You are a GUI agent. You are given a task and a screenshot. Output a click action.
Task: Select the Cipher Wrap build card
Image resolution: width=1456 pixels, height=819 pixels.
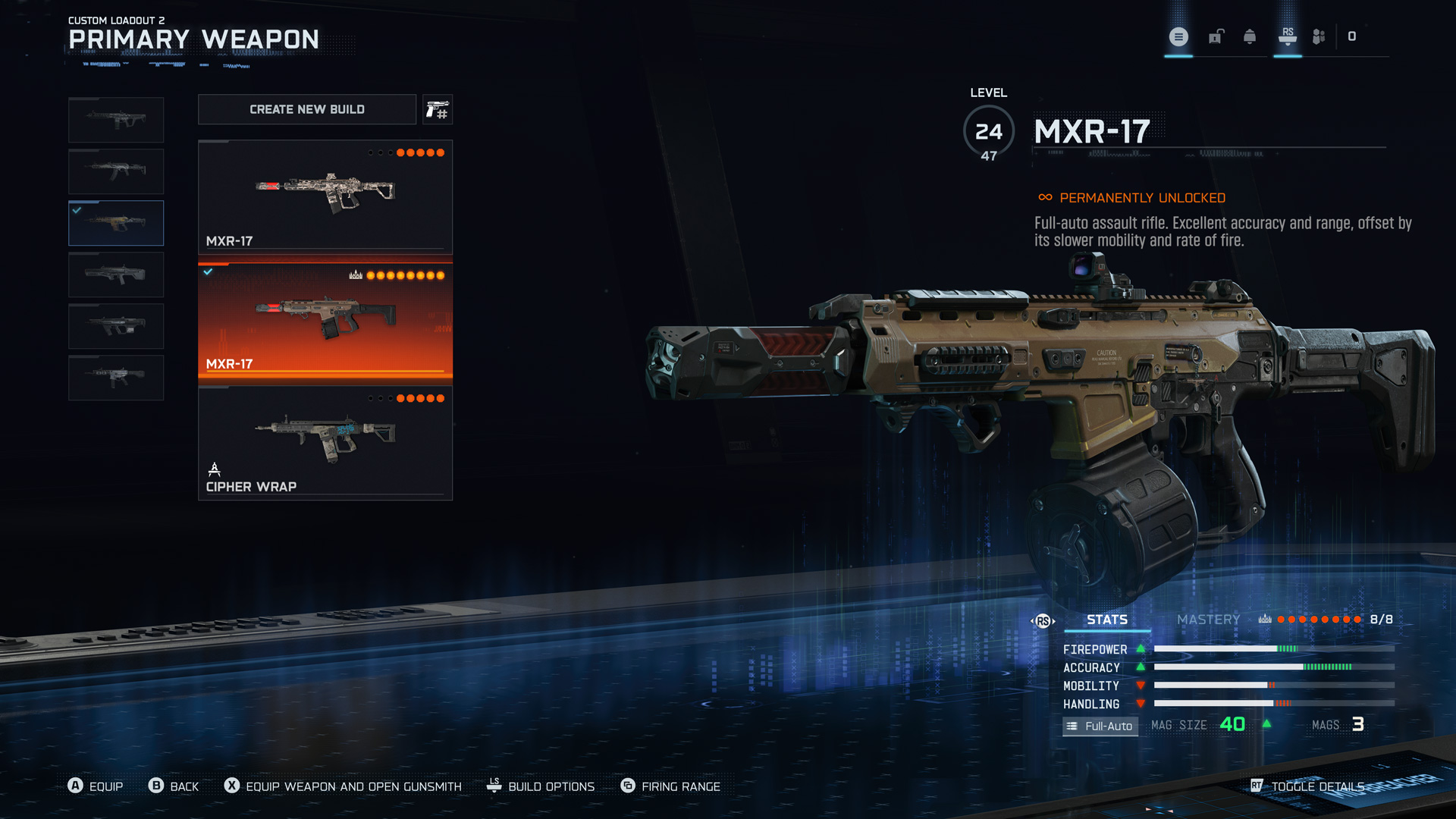(x=325, y=443)
